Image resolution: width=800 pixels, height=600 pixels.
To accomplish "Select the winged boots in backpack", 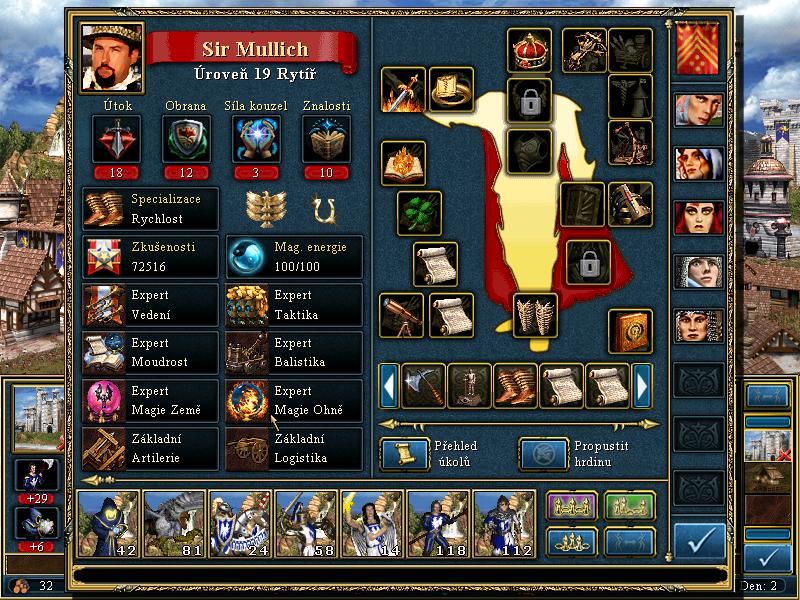I will pyautogui.click(x=515, y=385).
